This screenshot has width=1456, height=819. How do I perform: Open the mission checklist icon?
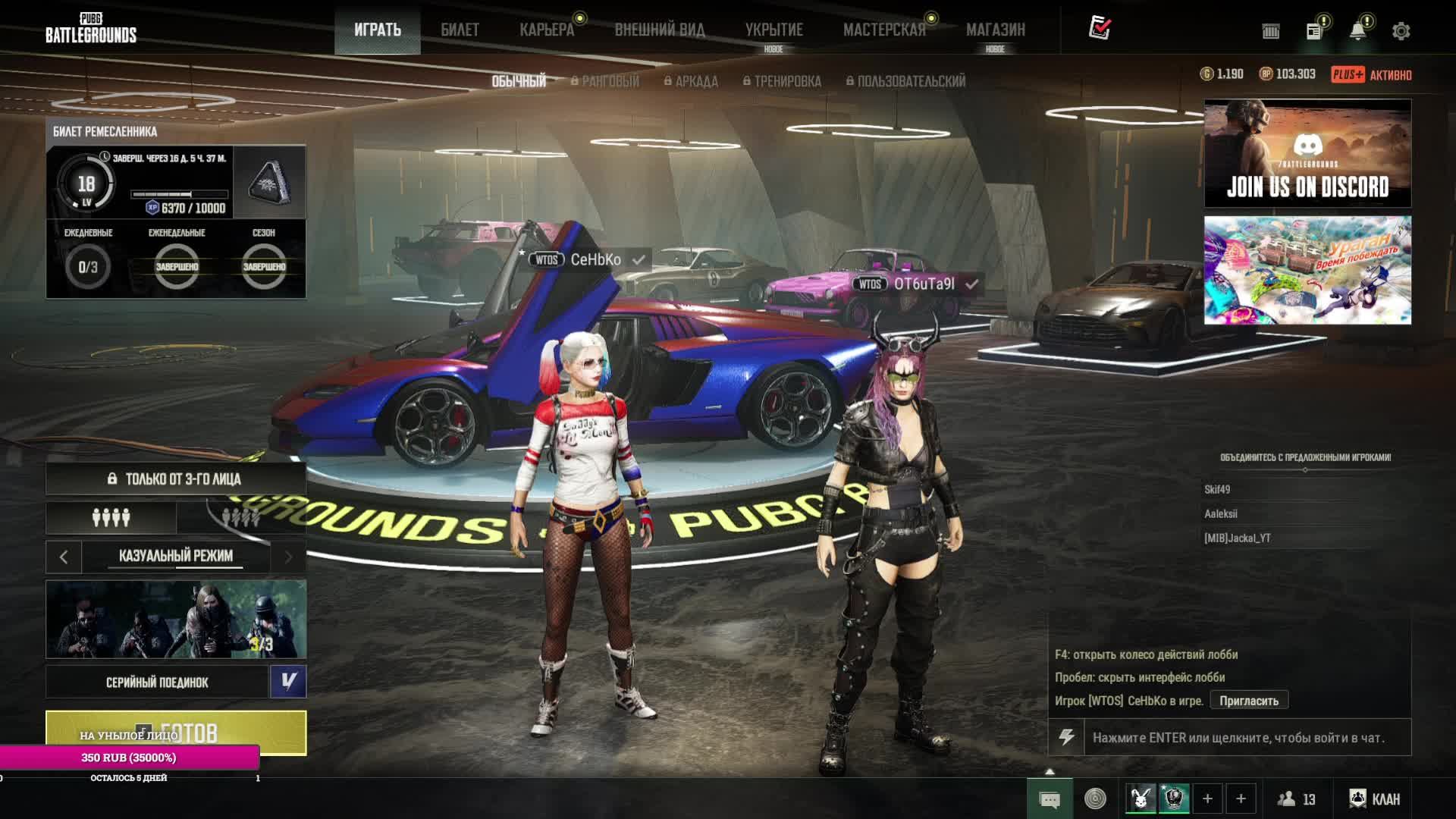point(1100,28)
